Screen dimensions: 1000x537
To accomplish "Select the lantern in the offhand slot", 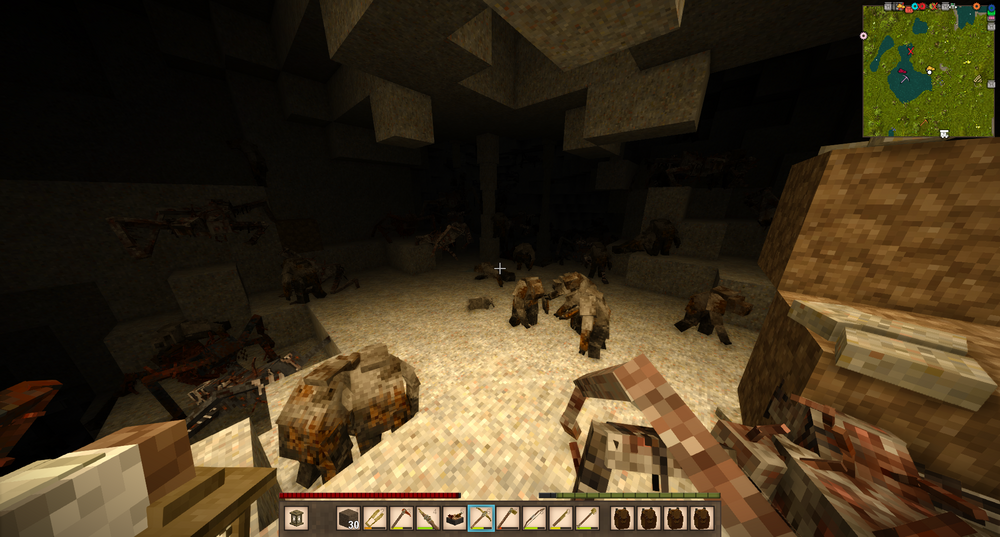I will 297,518.
